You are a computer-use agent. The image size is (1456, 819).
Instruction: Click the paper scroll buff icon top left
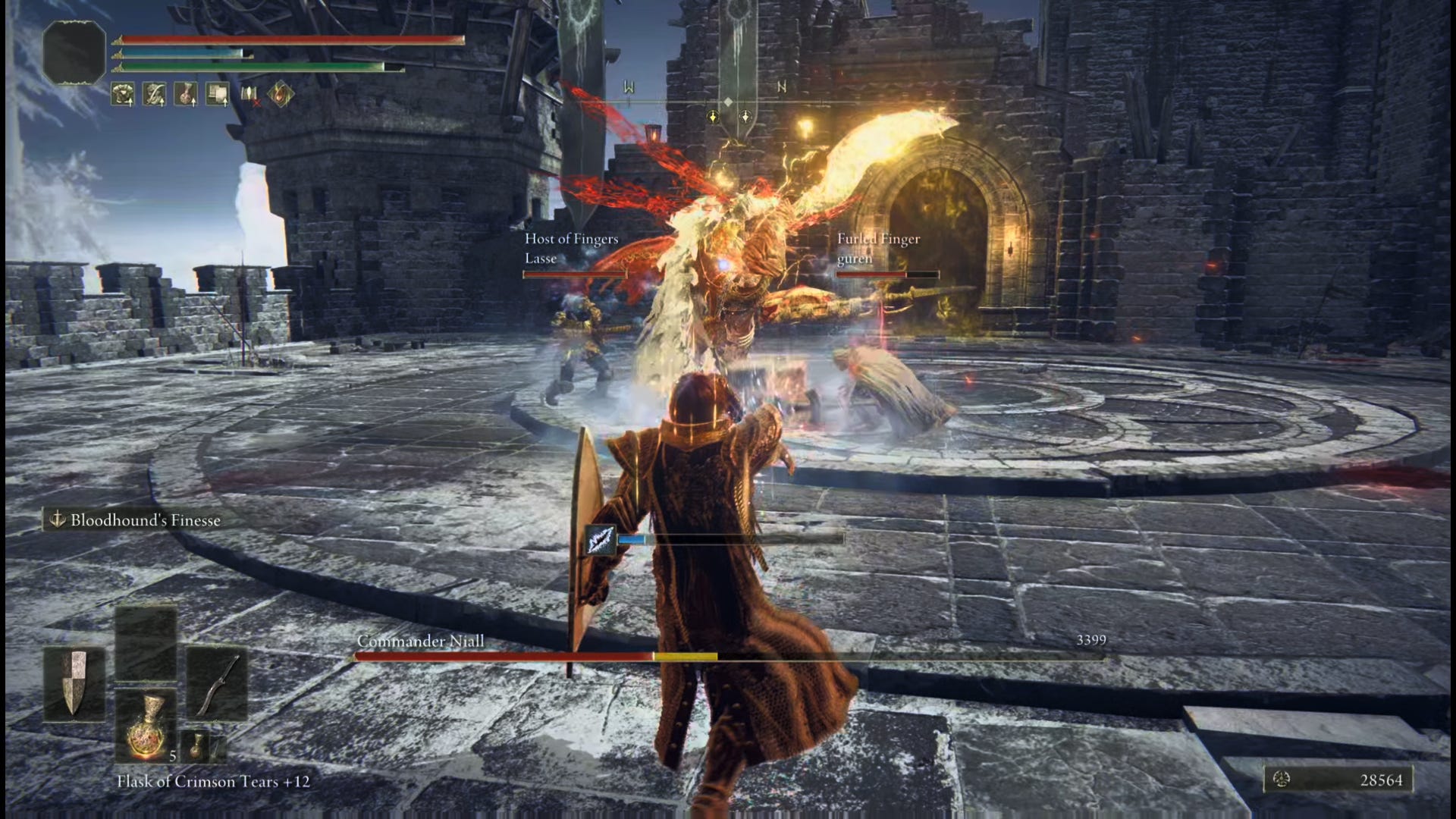pos(218,95)
